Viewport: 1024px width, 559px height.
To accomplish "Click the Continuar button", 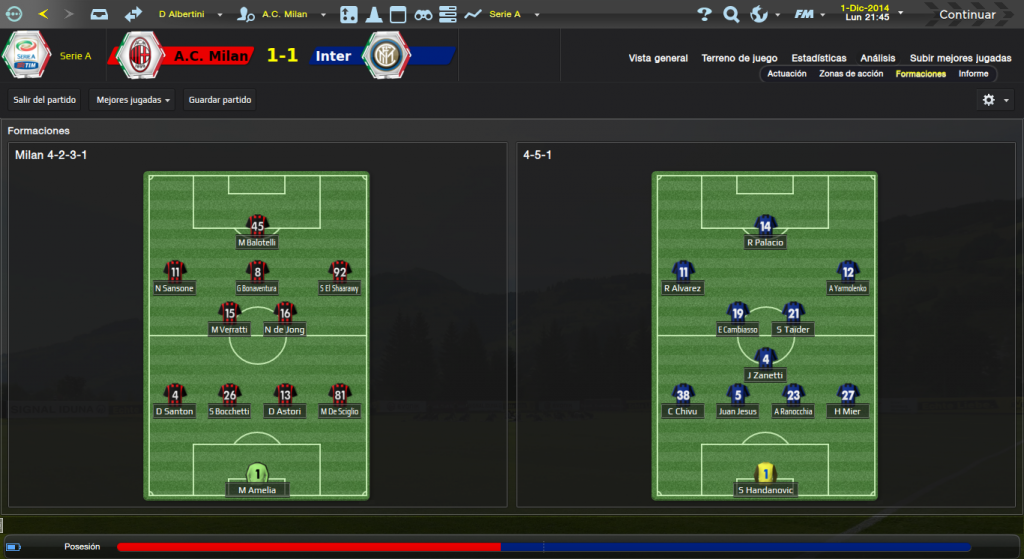I will coord(966,15).
